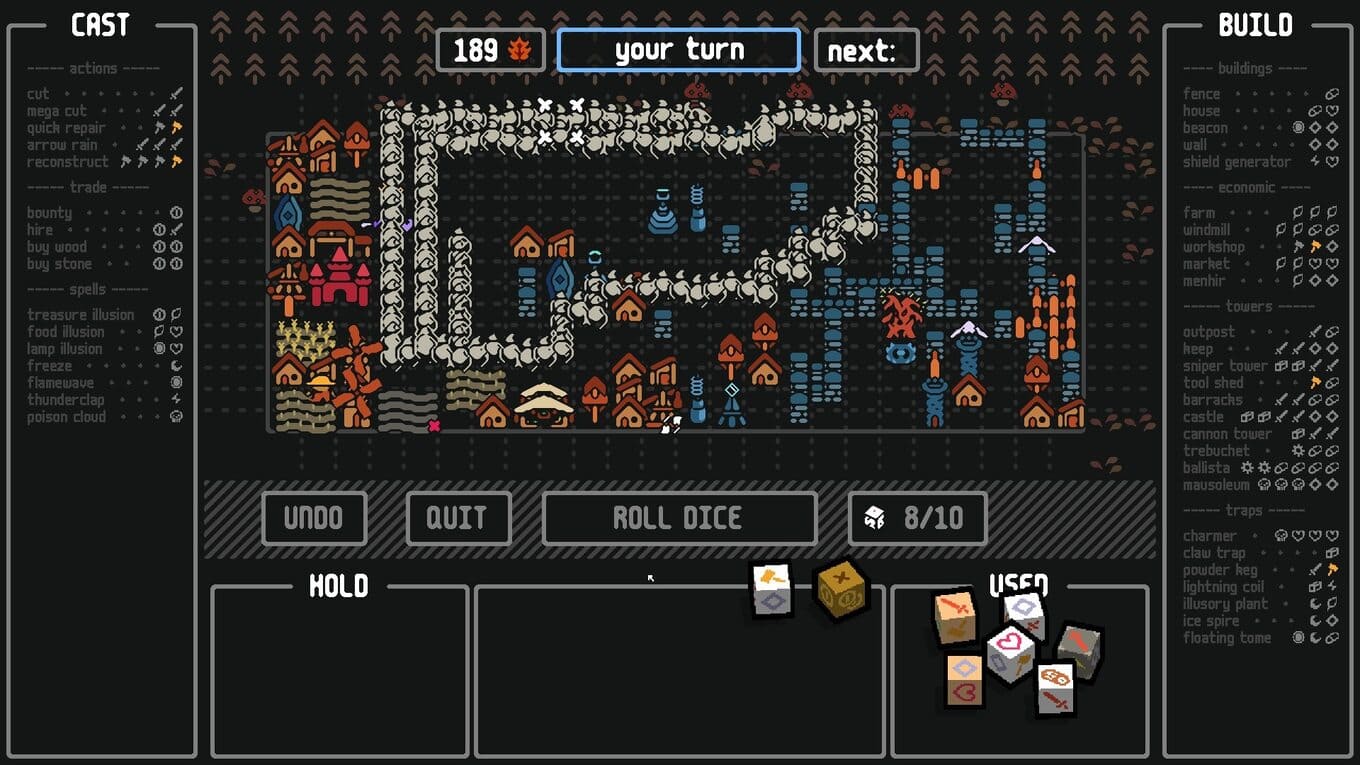Screen dimensions: 1360x765
Task: Build a sniper tower
Action: coord(1225,366)
